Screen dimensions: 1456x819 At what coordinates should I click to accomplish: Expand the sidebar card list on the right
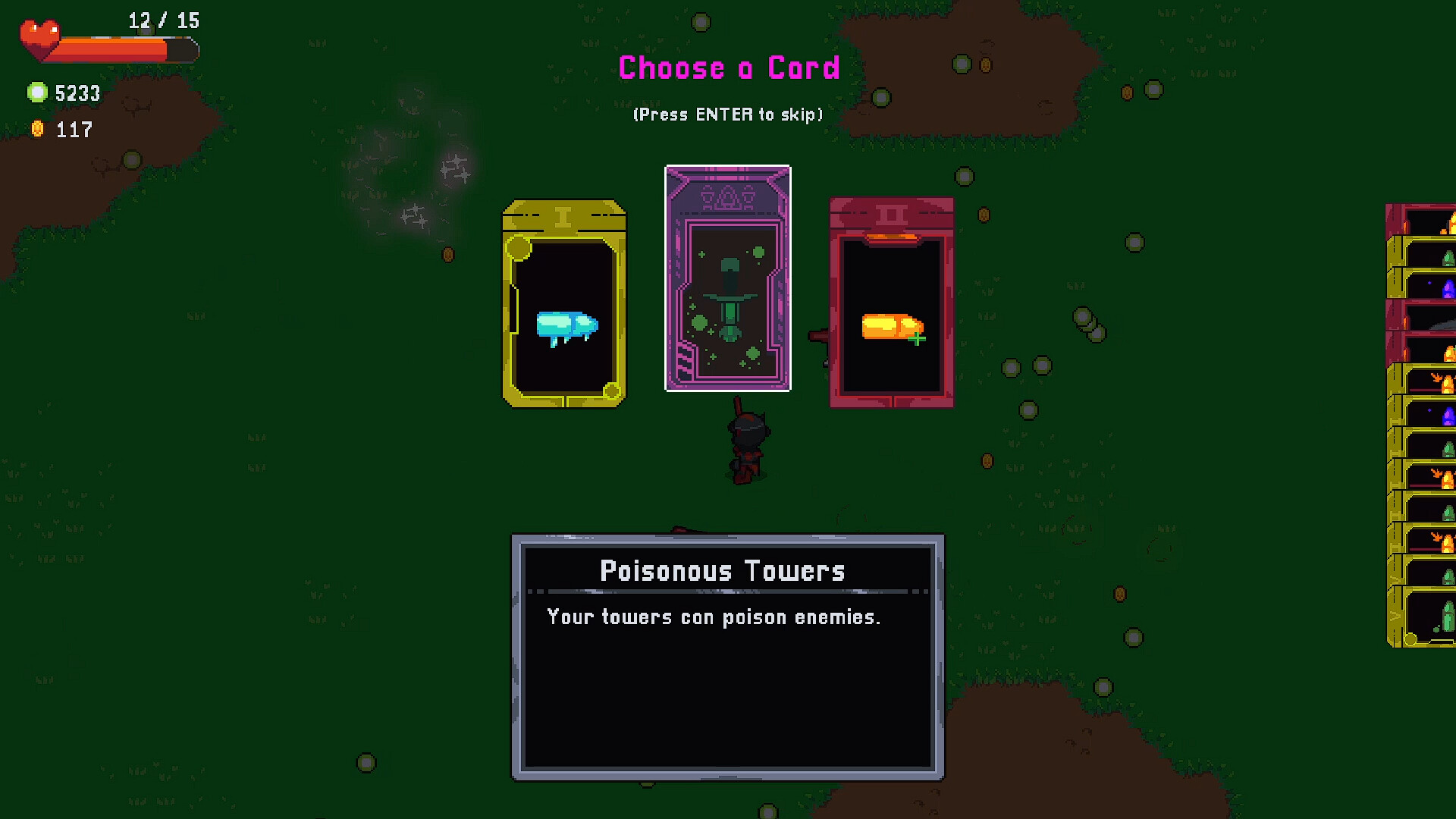pyautogui.click(x=1427, y=425)
